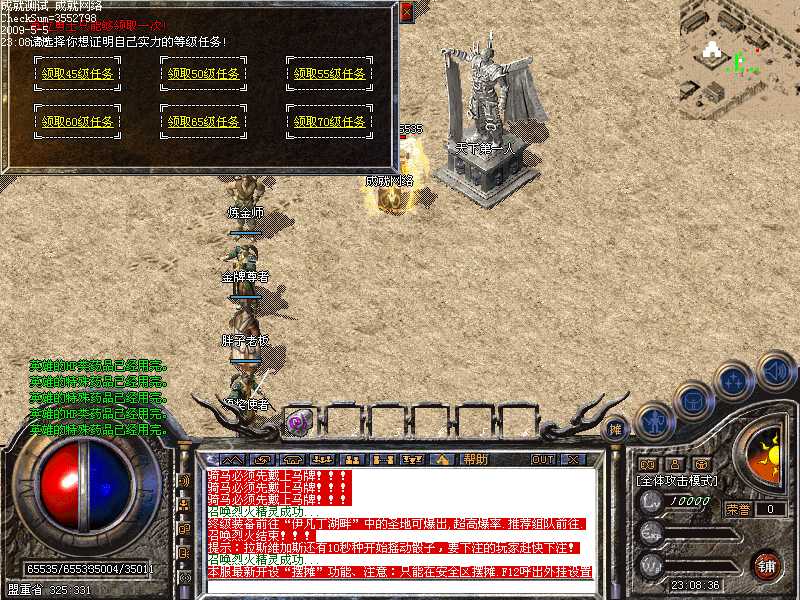The width and height of the screenshot is (800, 600).
Task: Click the OUT button above the chat
Action: (543, 459)
